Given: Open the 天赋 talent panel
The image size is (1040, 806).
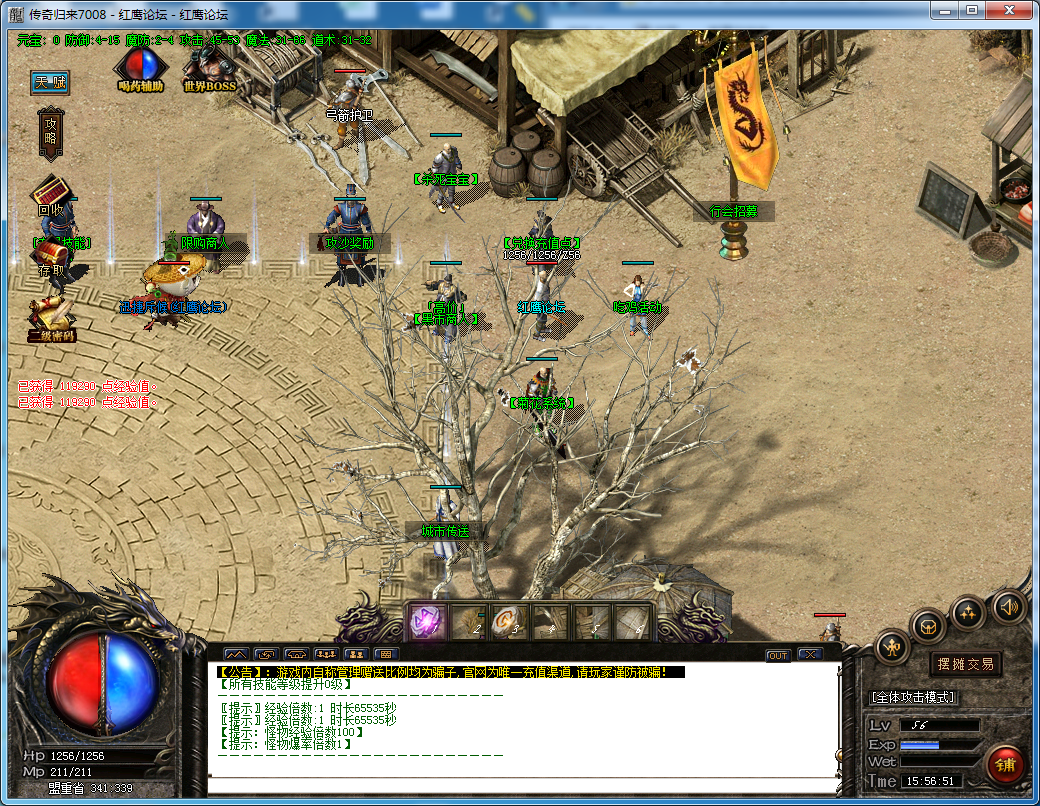Looking at the screenshot, I should pos(50,83).
